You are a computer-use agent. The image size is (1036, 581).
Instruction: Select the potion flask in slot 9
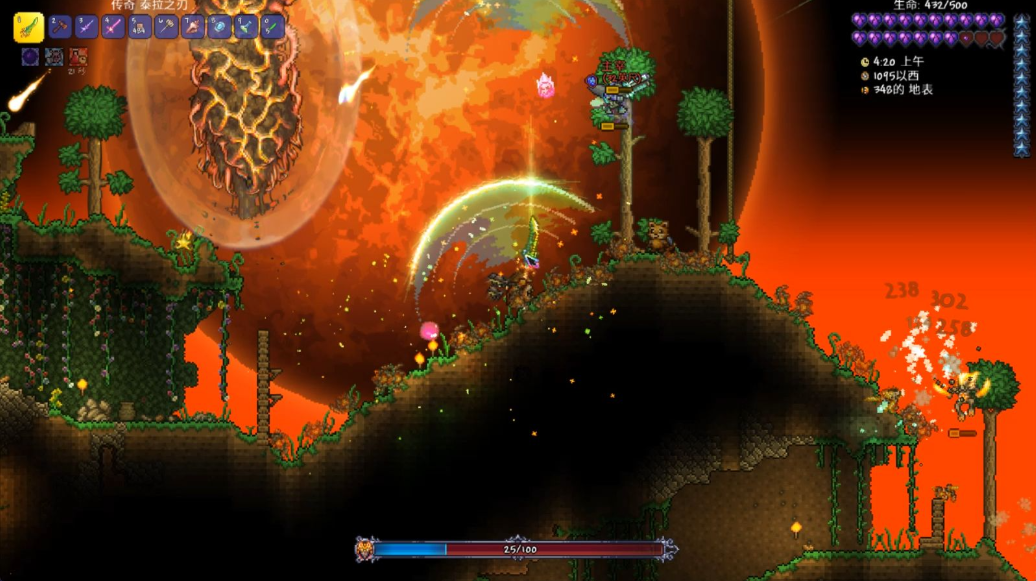(x=246, y=27)
